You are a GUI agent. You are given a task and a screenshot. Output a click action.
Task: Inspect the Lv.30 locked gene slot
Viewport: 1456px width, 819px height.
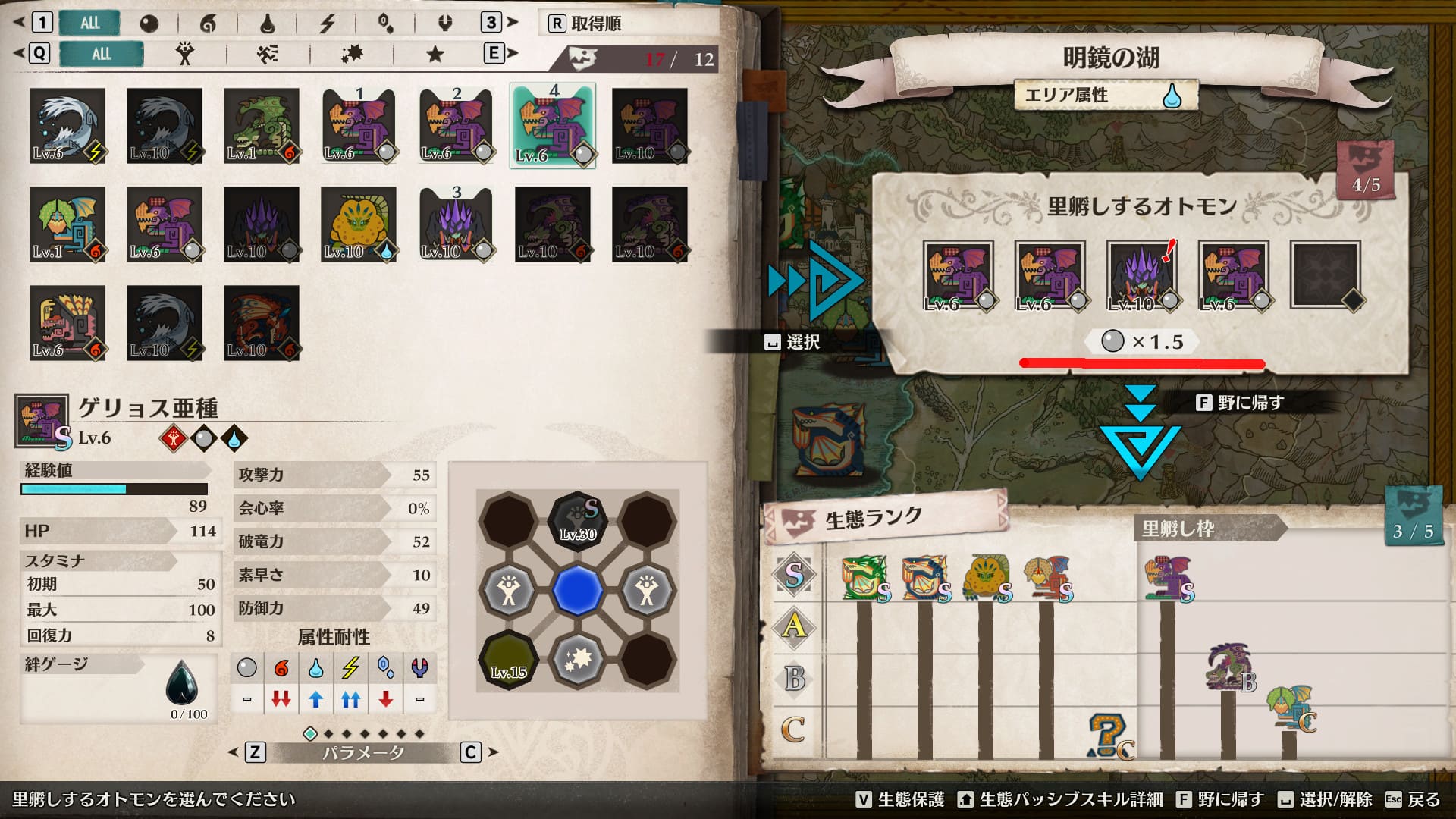tap(578, 520)
